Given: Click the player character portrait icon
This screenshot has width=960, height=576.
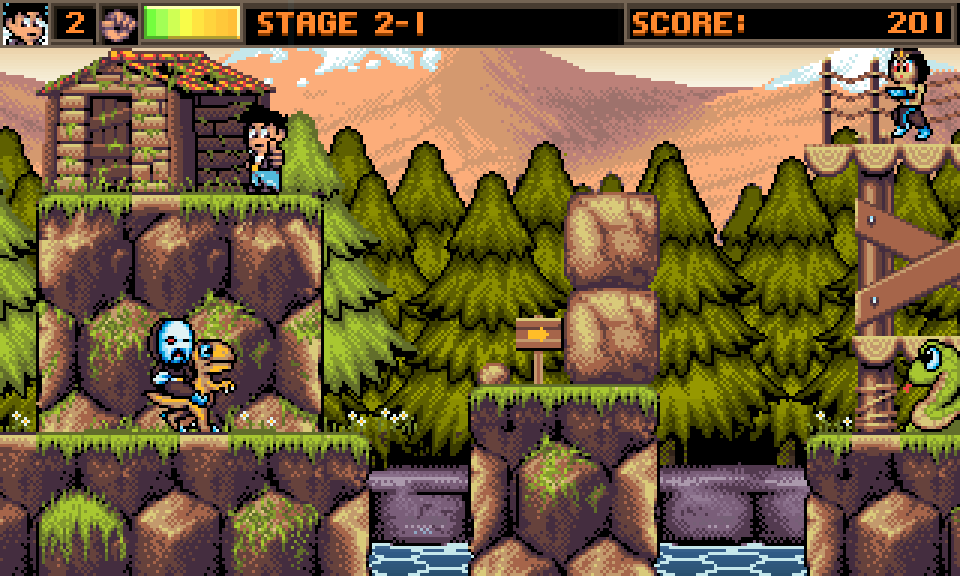Looking at the screenshot, I should (24, 24).
